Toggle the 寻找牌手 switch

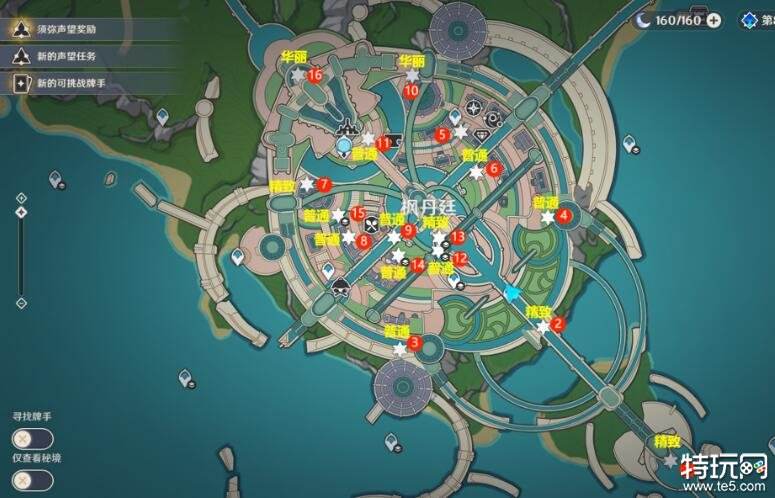pos(33,439)
